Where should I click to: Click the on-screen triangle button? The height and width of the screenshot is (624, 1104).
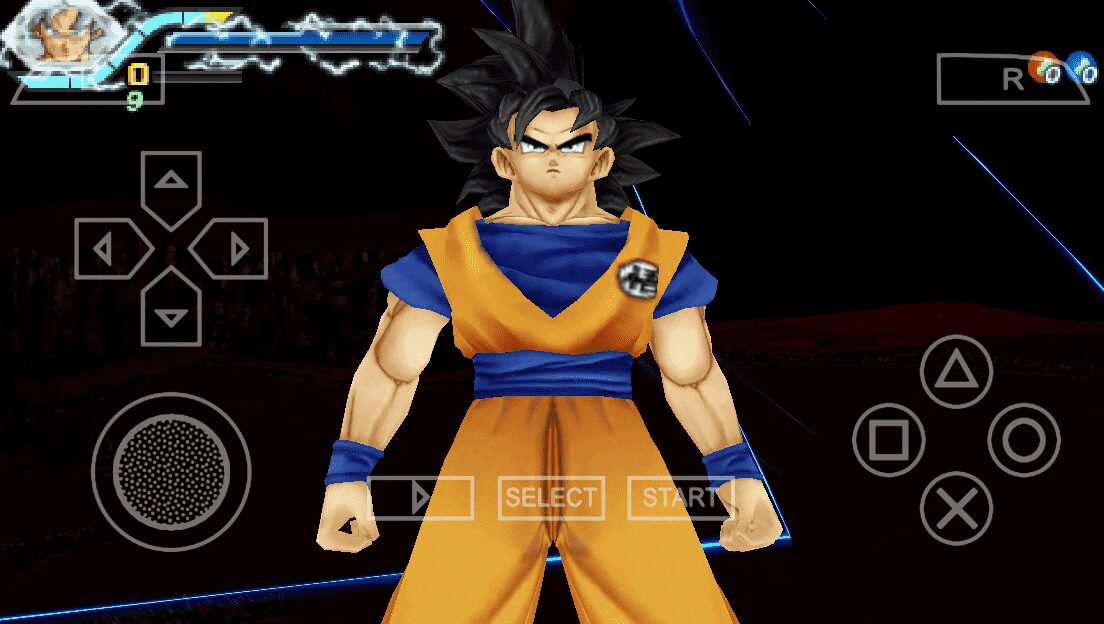[956, 372]
